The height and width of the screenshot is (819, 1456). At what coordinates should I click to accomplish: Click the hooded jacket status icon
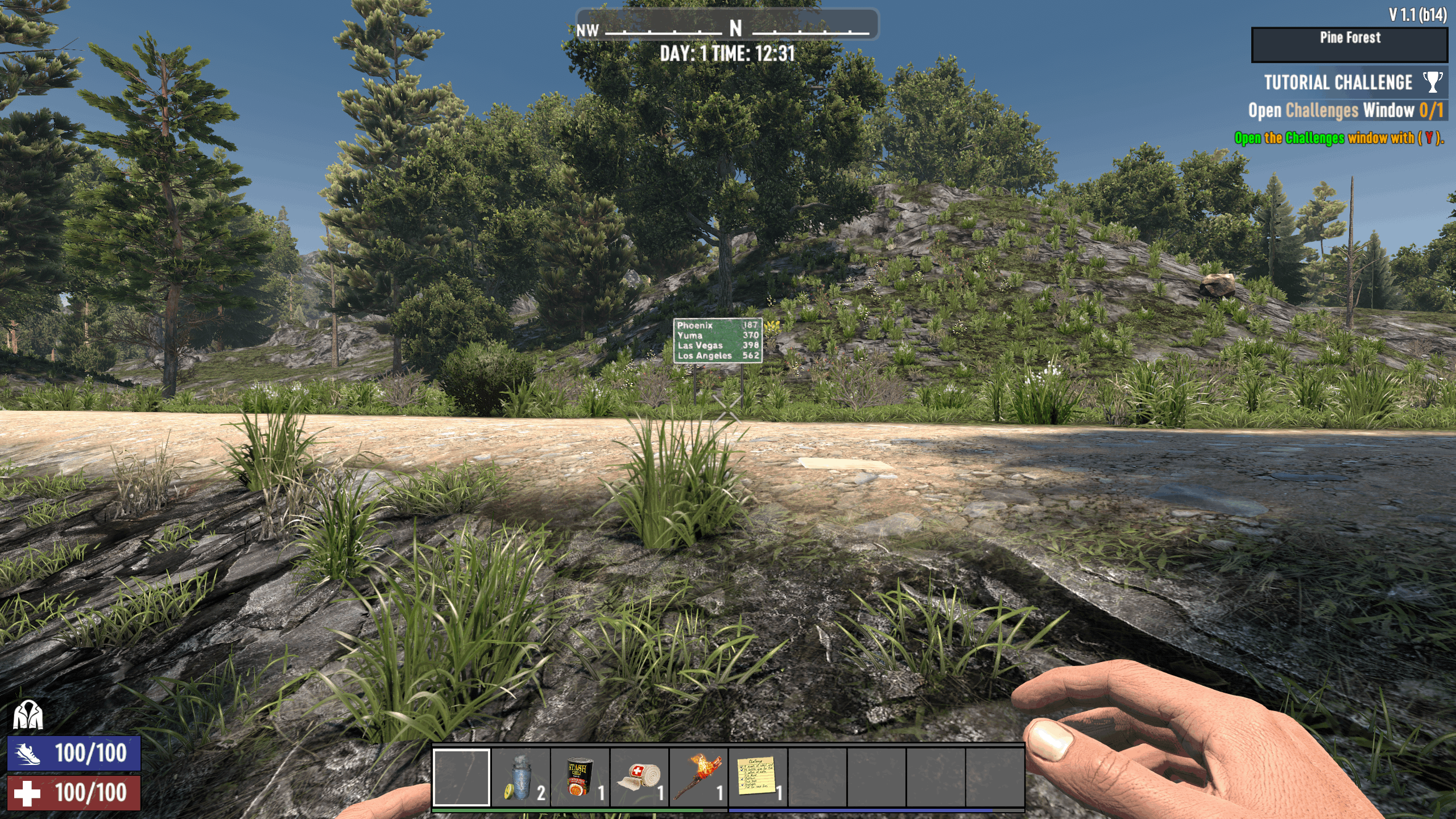[28, 715]
